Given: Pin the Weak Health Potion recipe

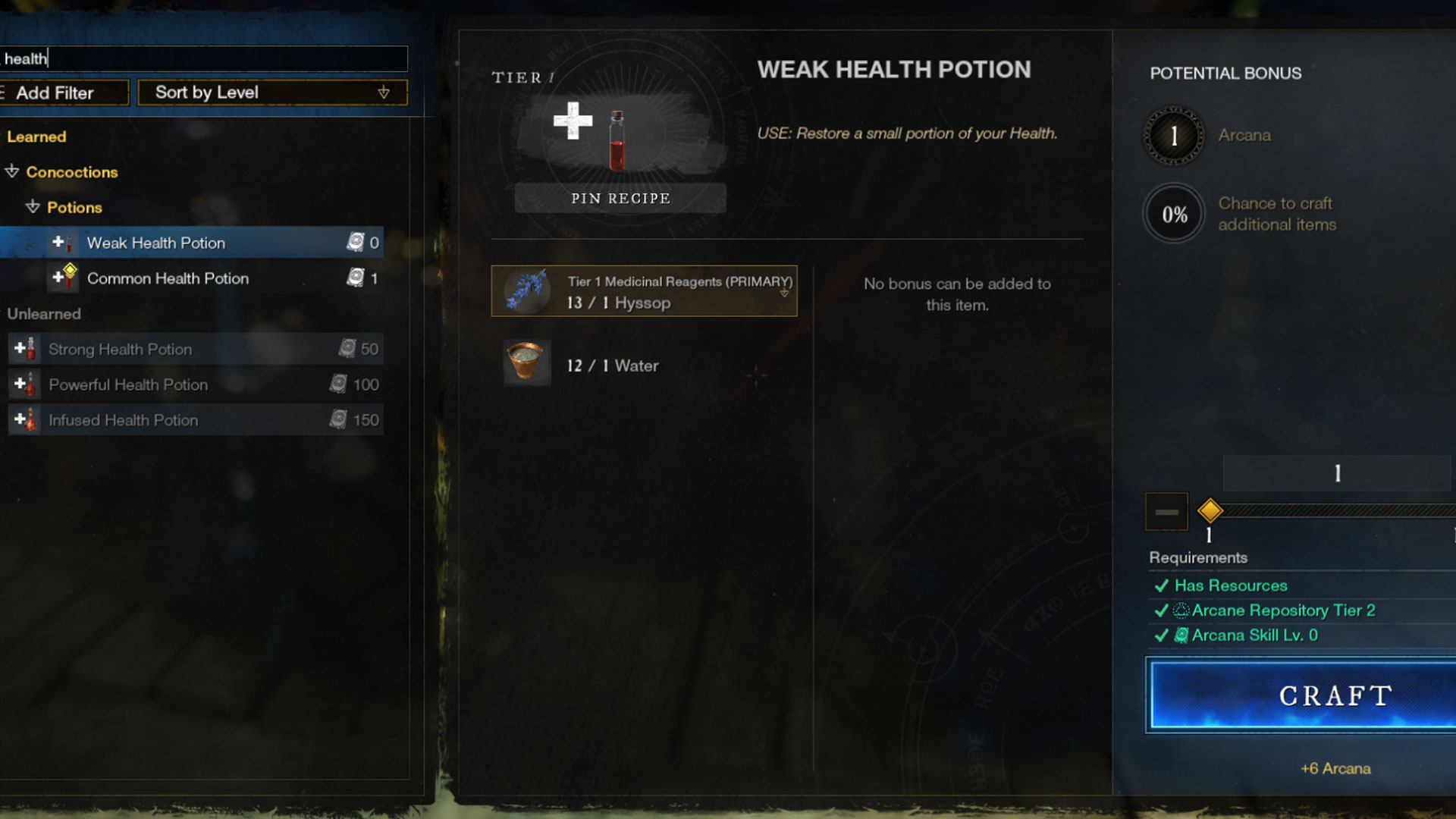Looking at the screenshot, I should (620, 198).
